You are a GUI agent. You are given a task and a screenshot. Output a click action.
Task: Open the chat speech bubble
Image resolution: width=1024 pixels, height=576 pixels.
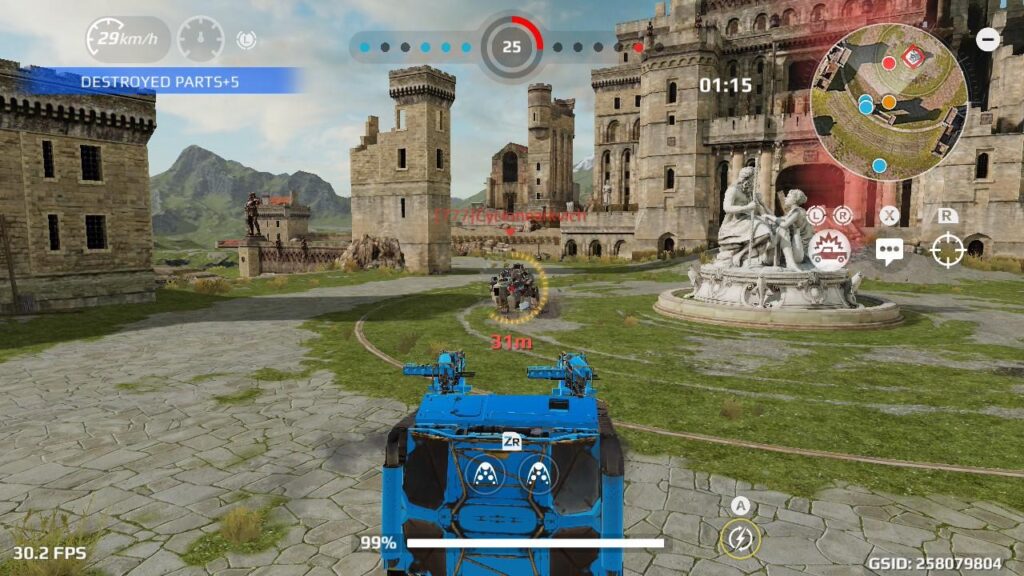coord(889,250)
